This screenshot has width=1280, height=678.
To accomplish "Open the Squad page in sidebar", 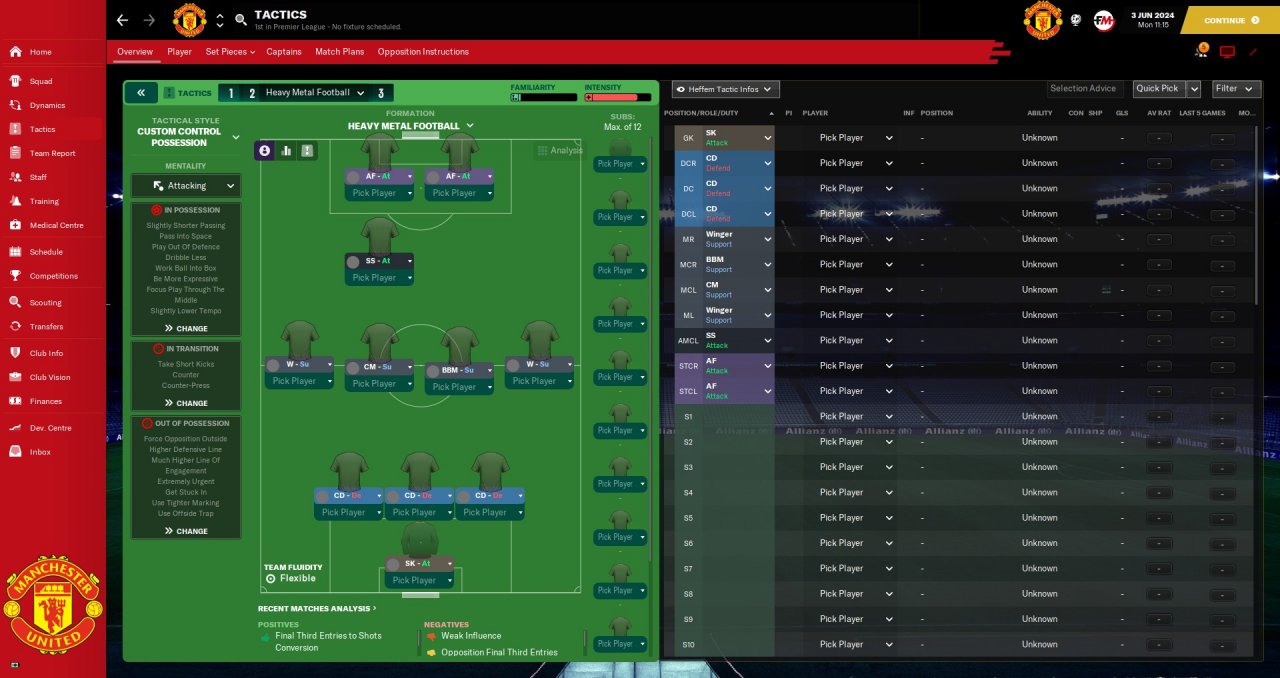I will [x=41, y=81].
